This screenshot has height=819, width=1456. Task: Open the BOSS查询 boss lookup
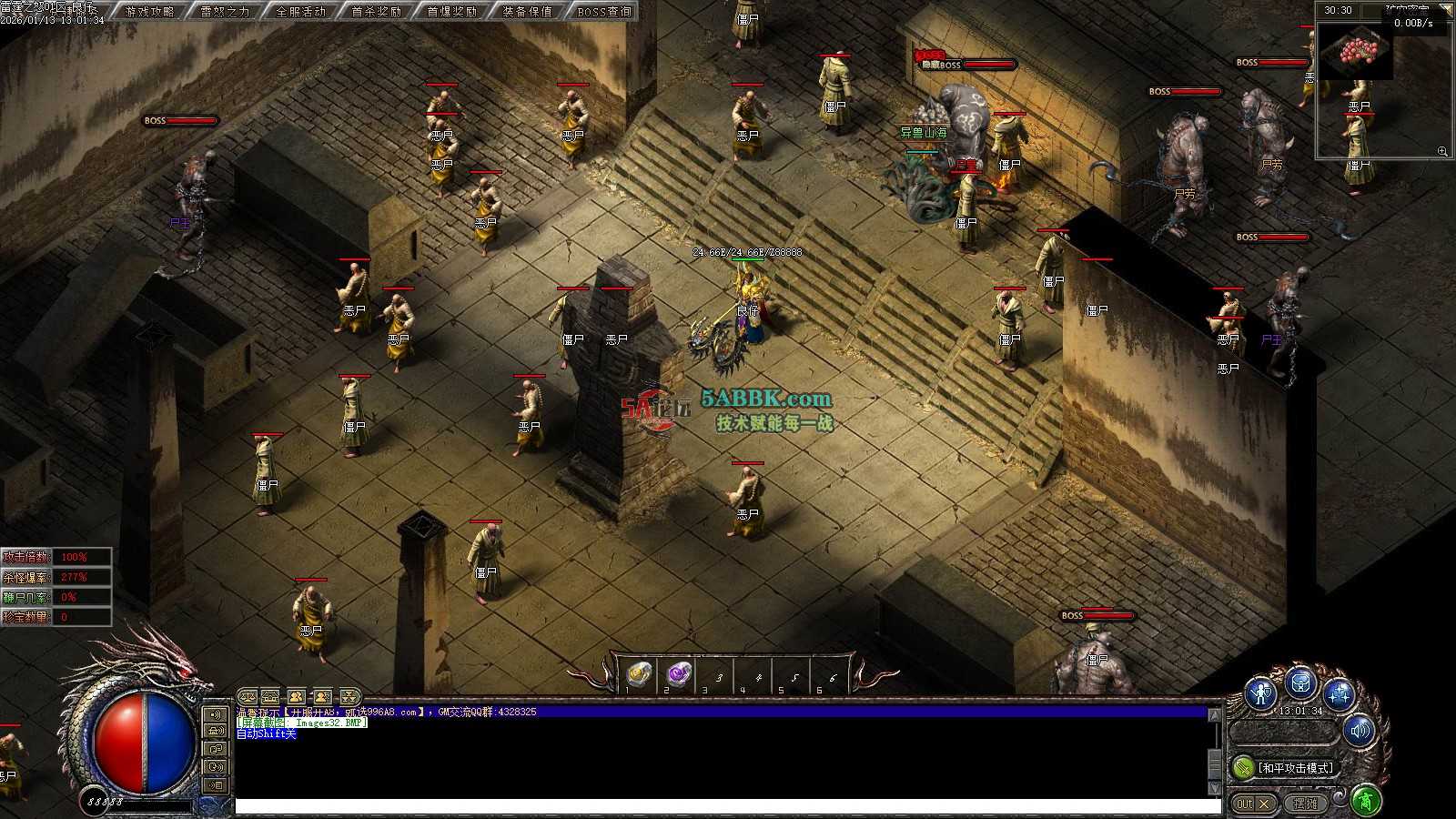tap(603, 12)
